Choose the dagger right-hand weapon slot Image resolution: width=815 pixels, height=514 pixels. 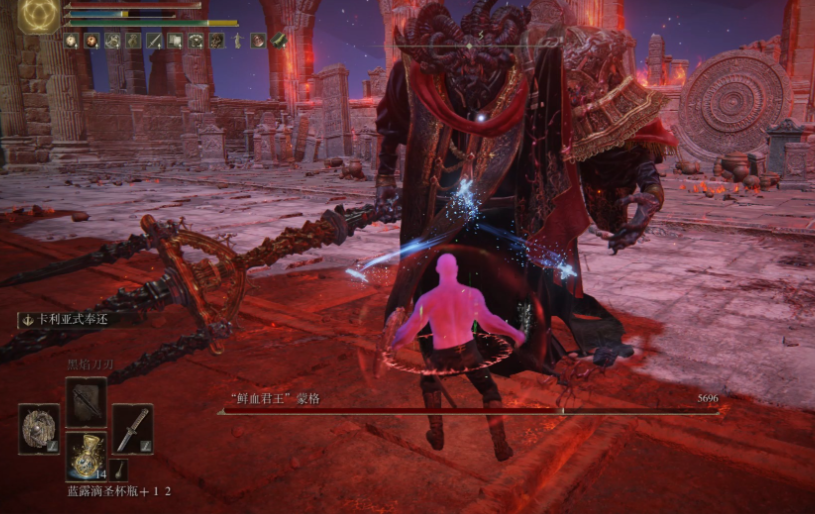click(132, 428)
